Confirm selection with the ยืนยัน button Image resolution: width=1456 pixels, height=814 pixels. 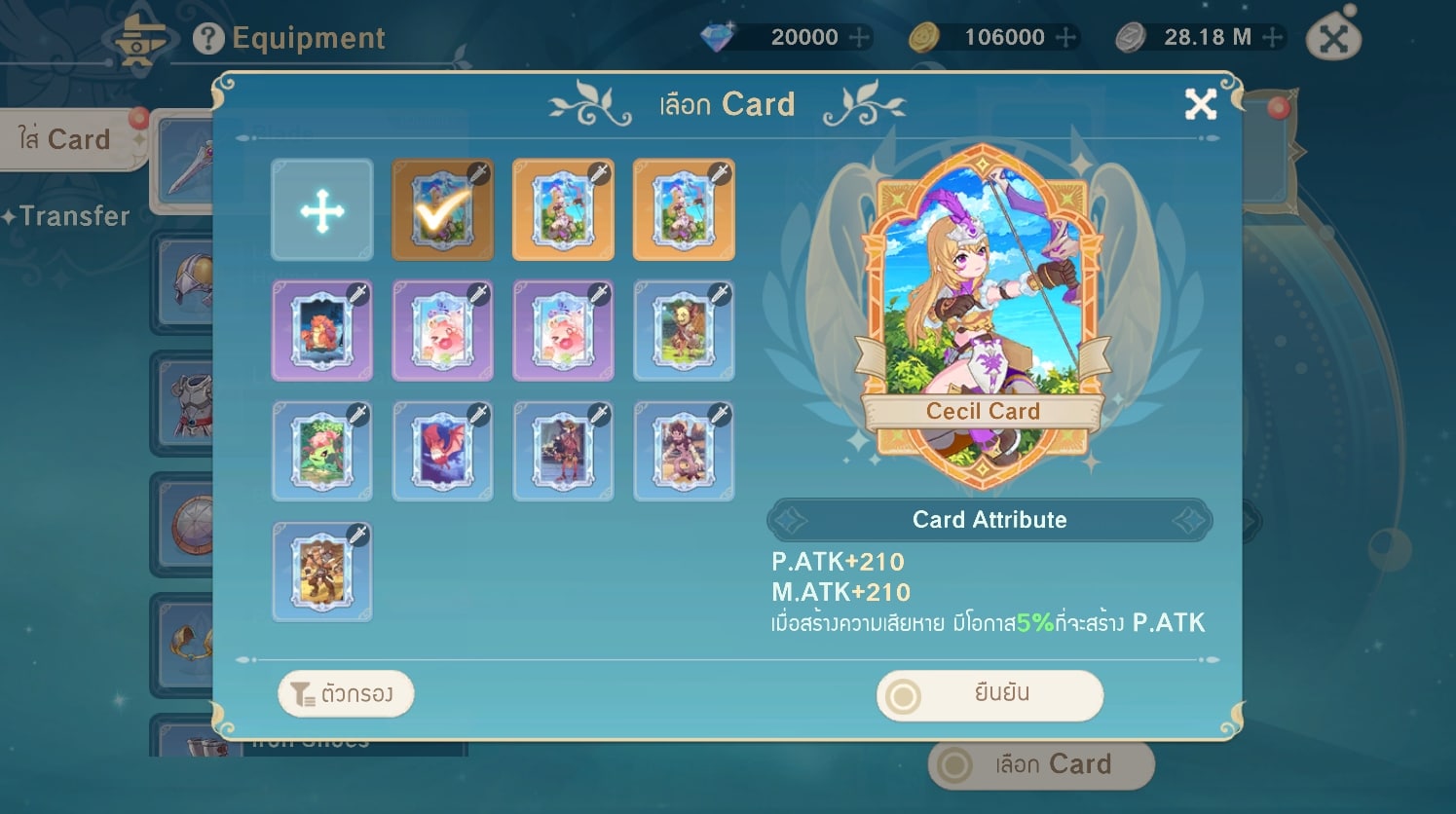pyautogui.click(x=989, y=695)
